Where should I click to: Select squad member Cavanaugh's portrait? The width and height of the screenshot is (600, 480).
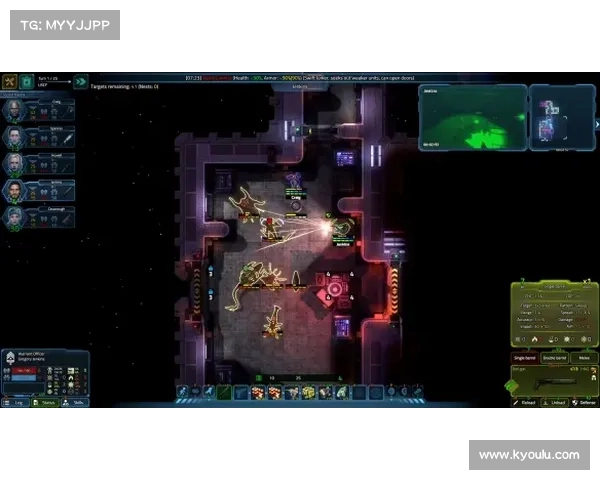(14, 218)
